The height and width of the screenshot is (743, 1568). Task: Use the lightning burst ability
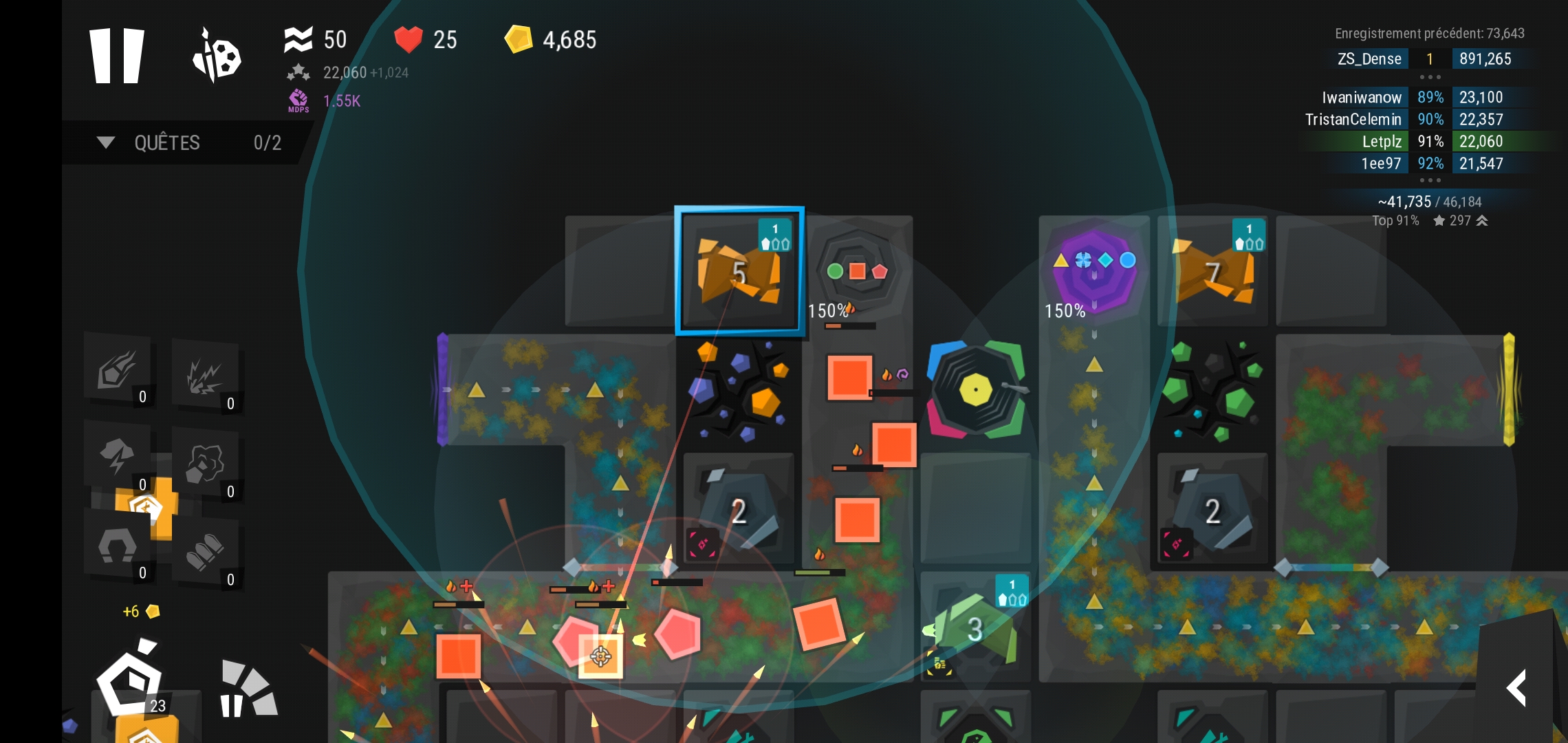click(205, 376)
